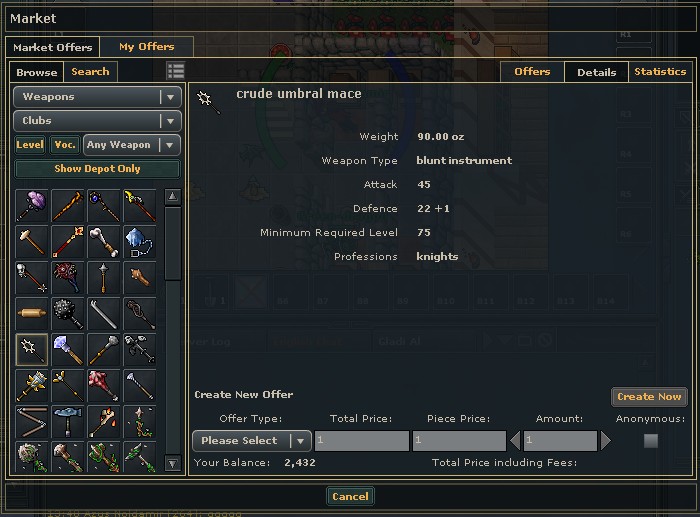Show the Statistics tab
This screenshot has height=517, width=700.
coord(660,72)
